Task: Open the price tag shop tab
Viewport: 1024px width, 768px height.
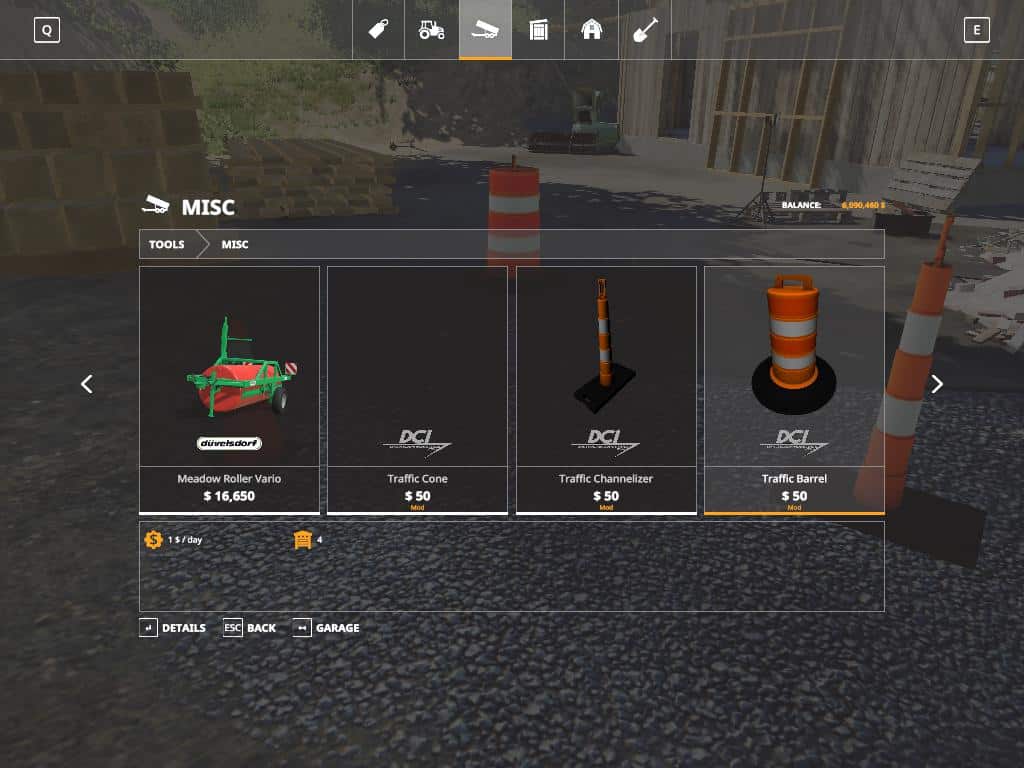Action: pos(379,29)
